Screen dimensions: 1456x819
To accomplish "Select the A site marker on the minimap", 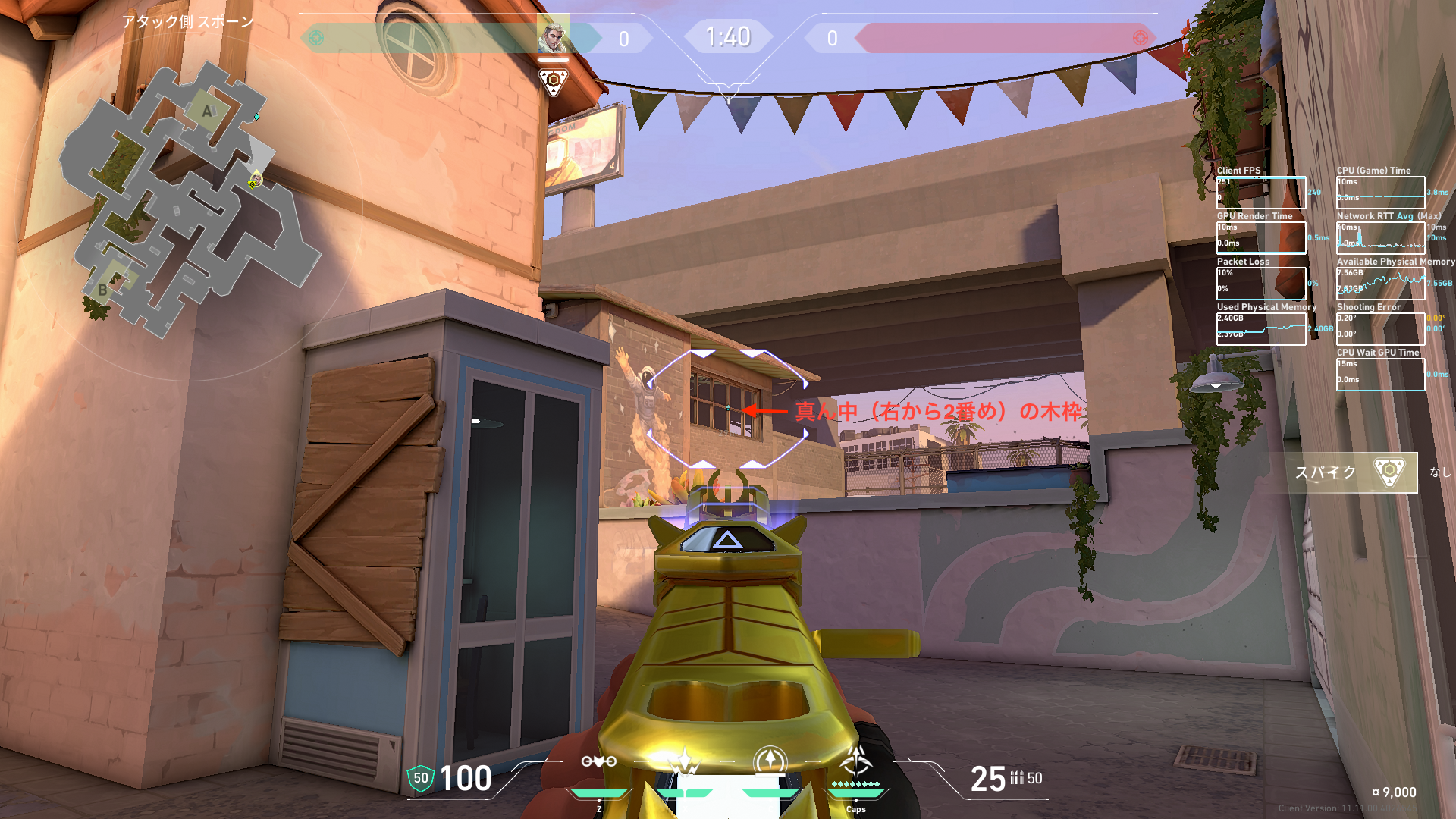I will pos(206,111).
